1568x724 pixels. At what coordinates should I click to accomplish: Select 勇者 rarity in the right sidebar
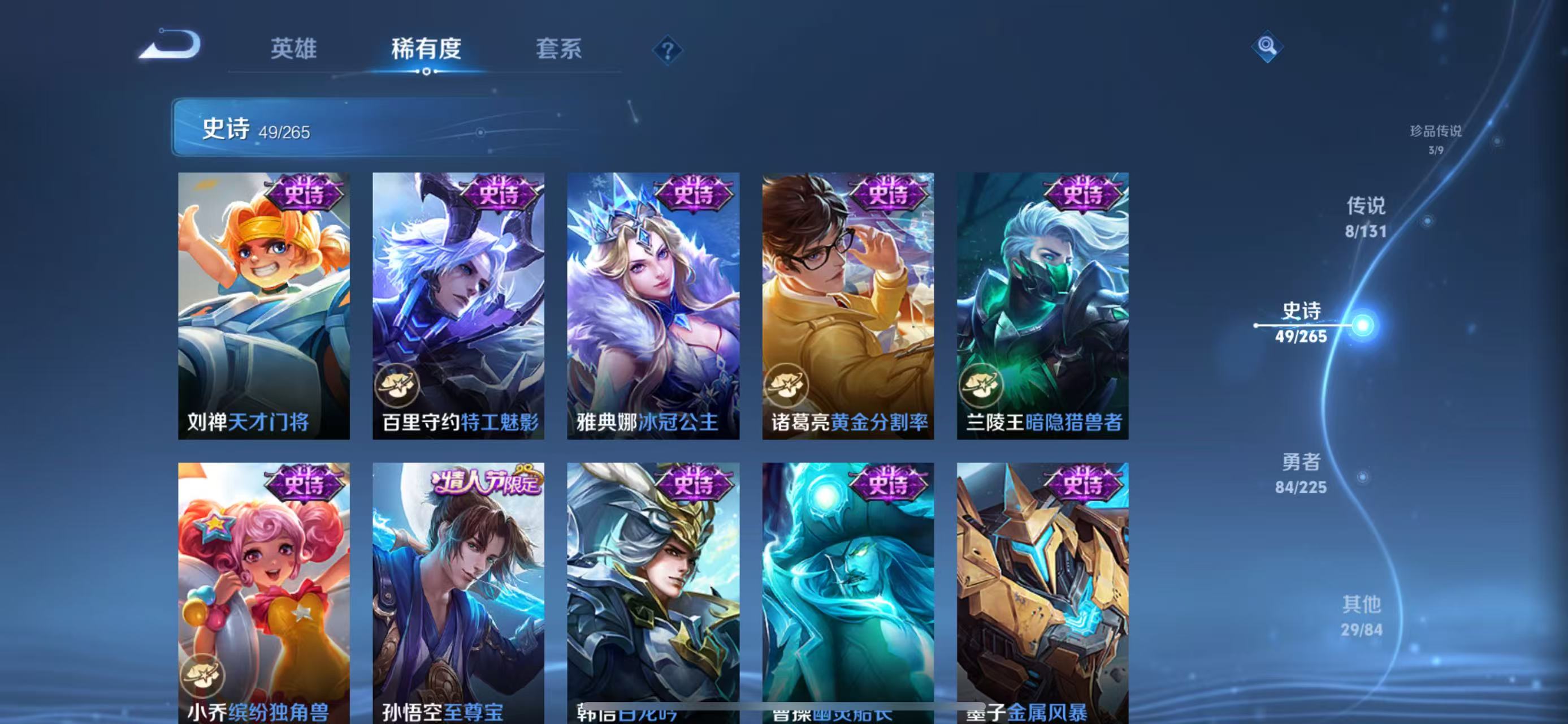coord(1301,473)
